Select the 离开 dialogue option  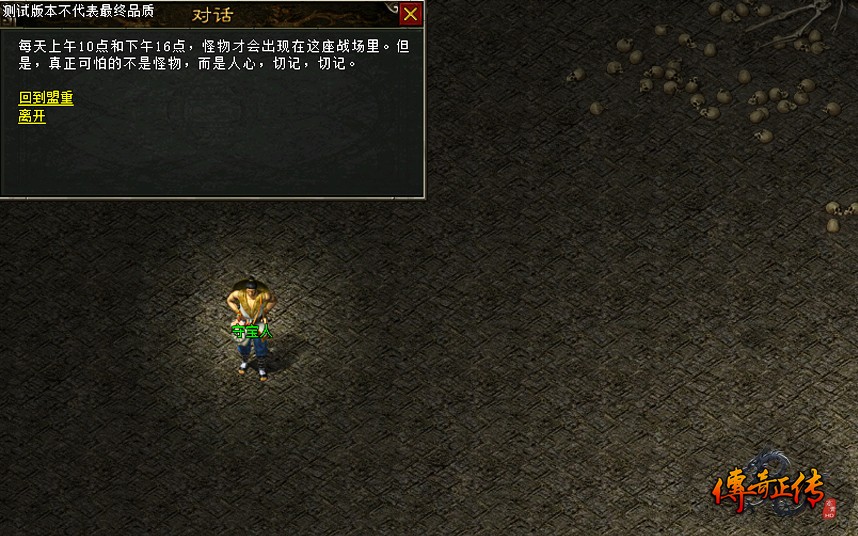[x=32, y=116]
